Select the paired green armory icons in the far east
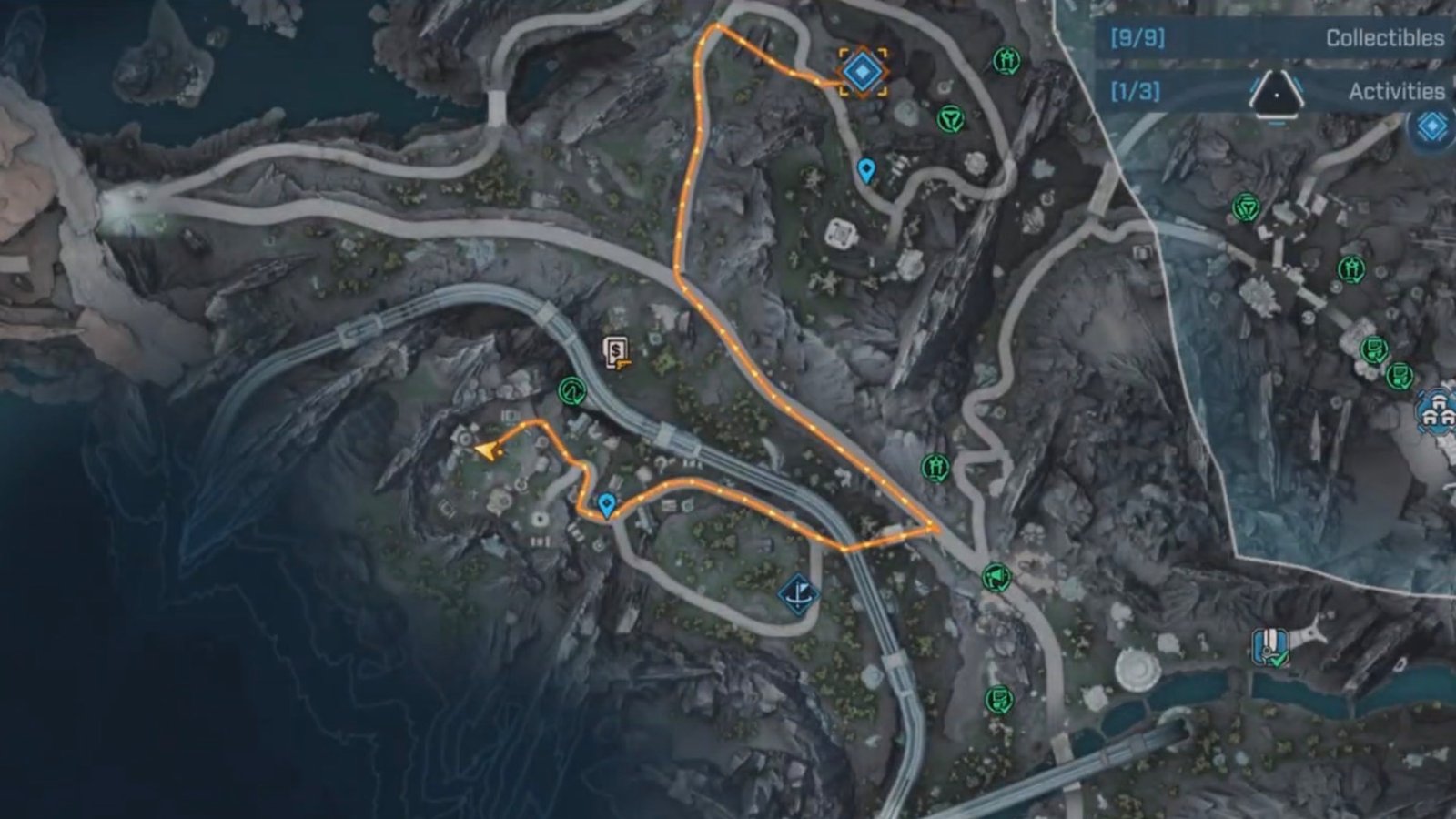The width and height of the screenshot is (1456, 819). click(x=1385, y=362)
